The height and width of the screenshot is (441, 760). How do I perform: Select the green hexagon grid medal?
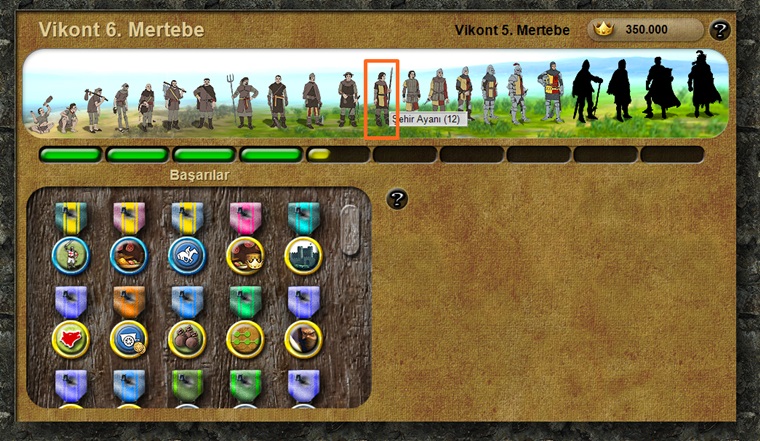[x=244, y=338]
